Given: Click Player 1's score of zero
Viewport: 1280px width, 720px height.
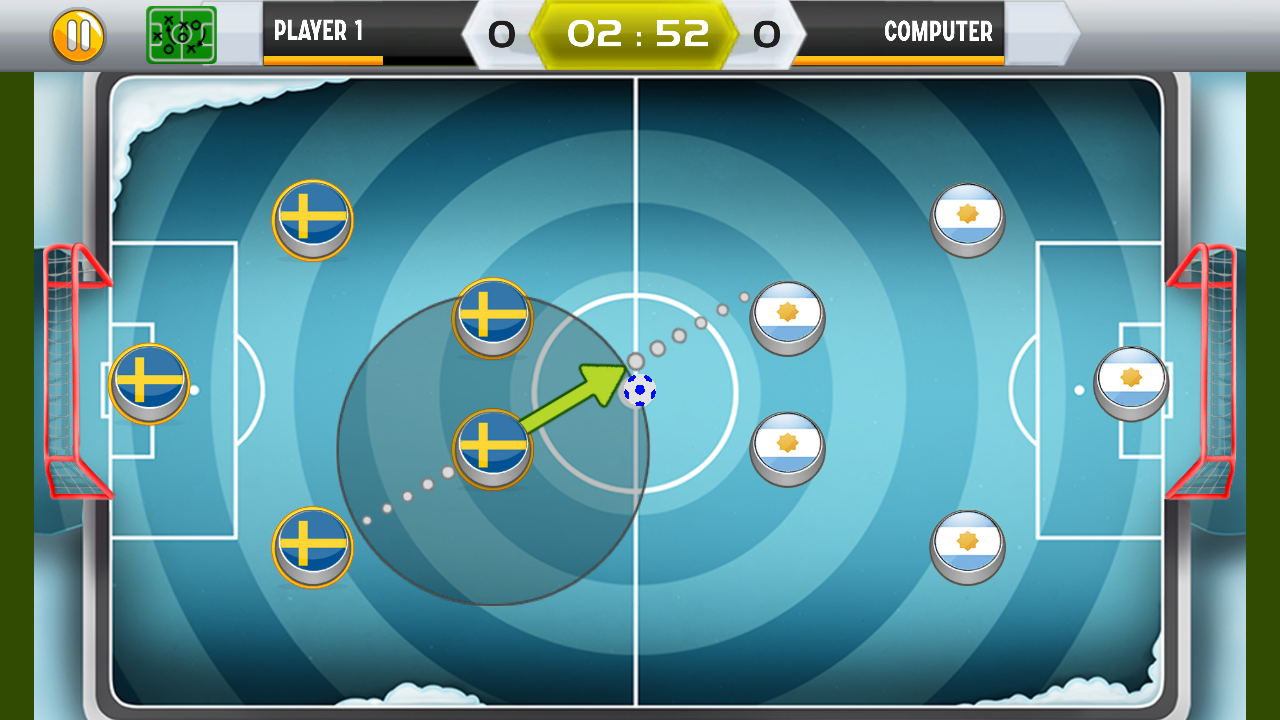Looking at the screenshot, I should (x=504, y=33).
